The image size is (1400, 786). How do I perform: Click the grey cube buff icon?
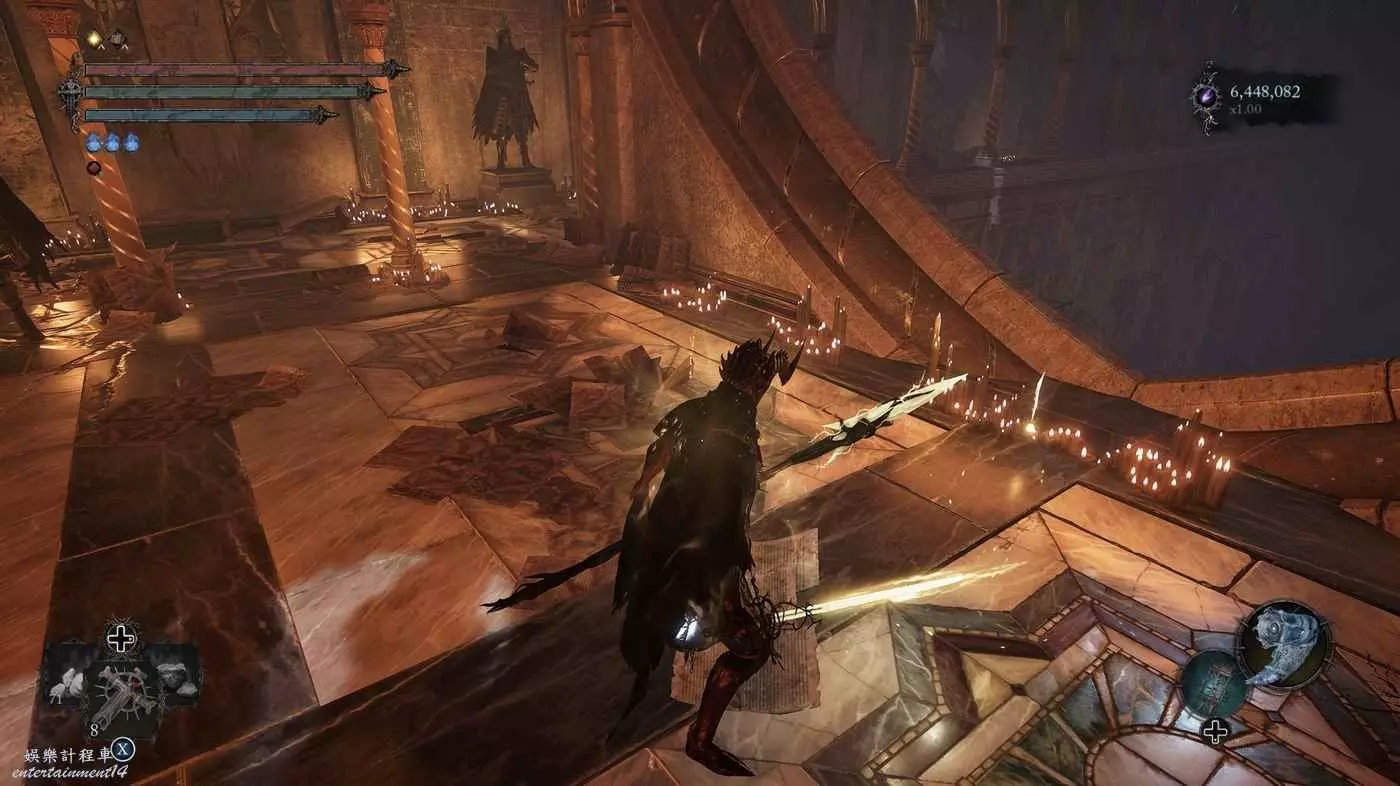pyautogui.click(x=117, y=39)
